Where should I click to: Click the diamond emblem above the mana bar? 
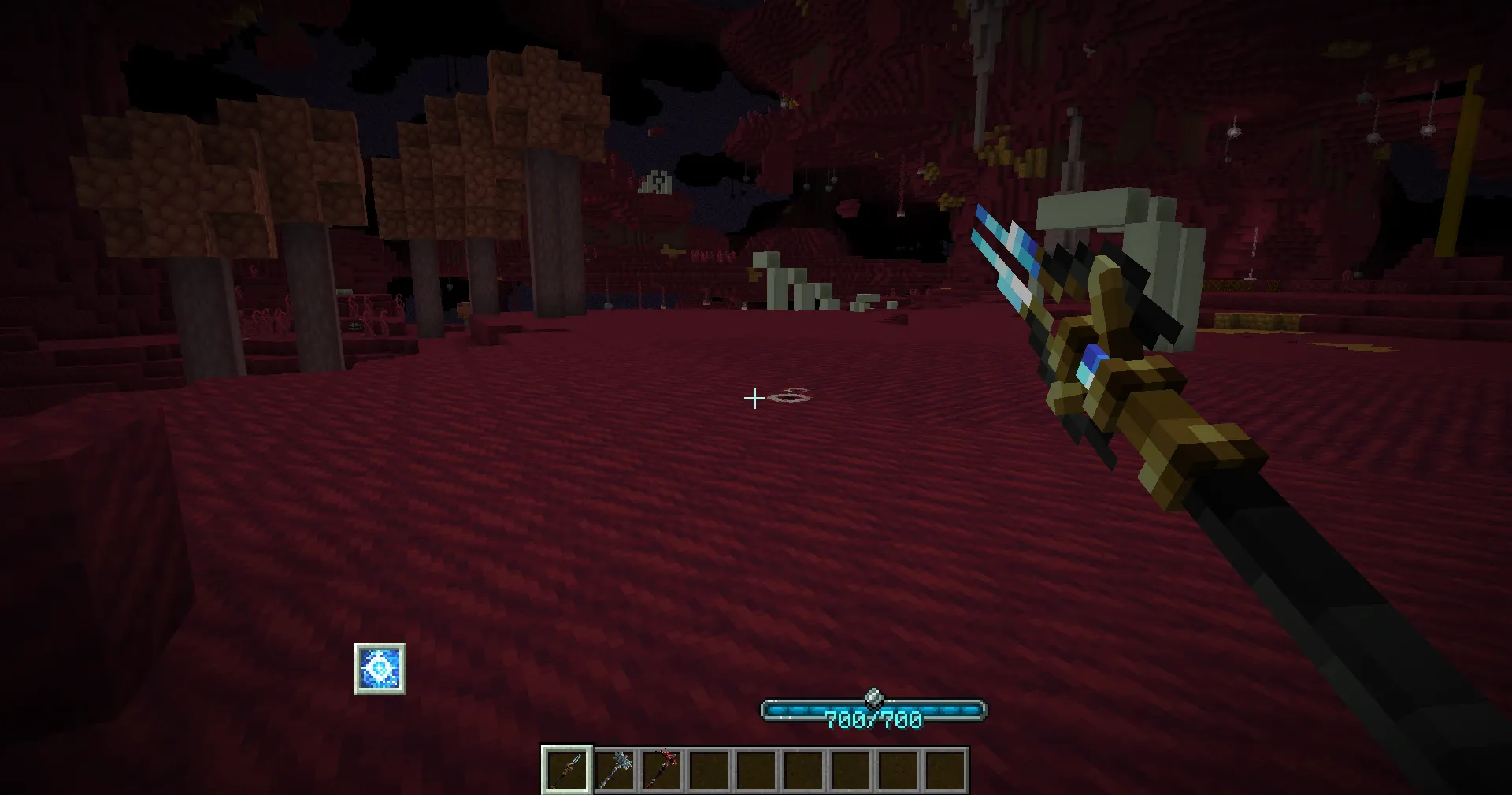point(873,697)
